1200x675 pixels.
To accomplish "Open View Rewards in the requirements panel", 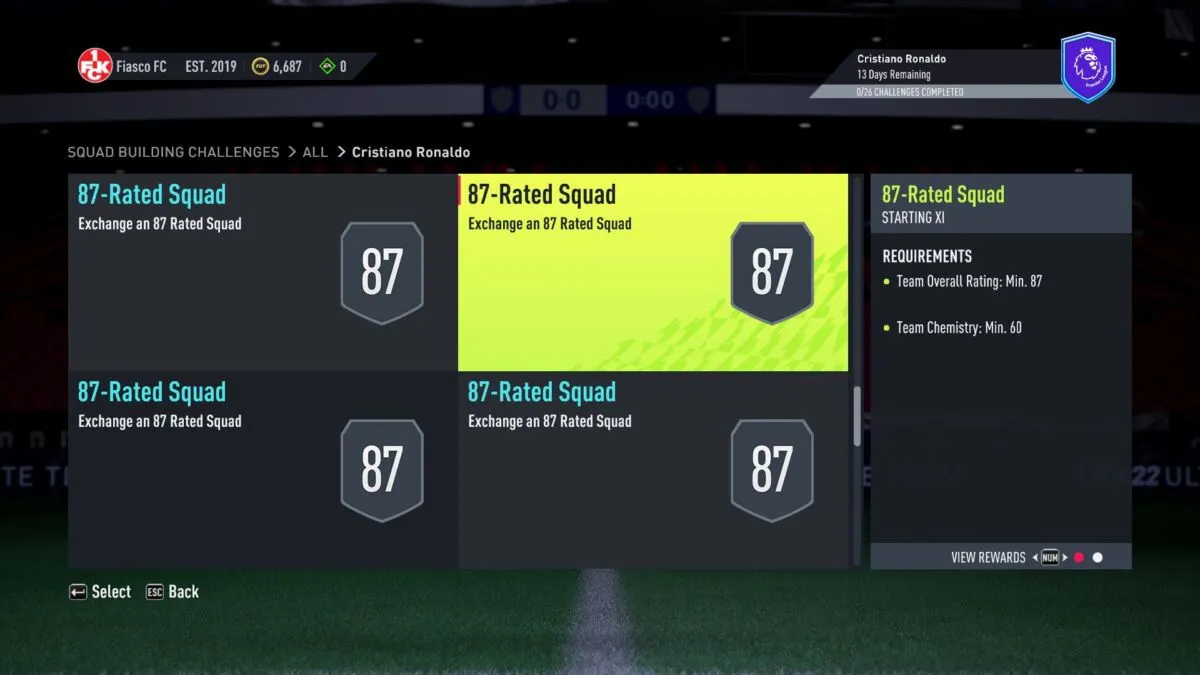I will tap(988, 557).
